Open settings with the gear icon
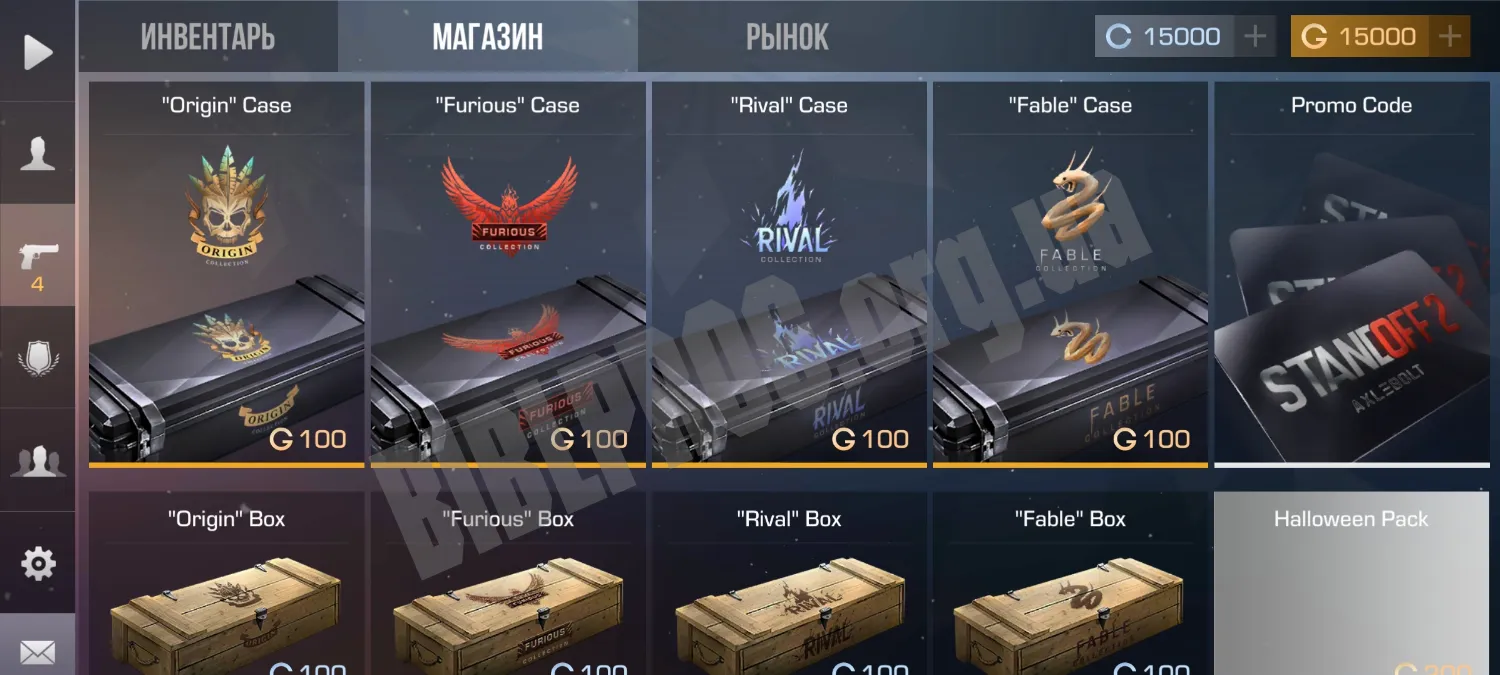The width and height of the screenshot is (1500, 675). 38,564
